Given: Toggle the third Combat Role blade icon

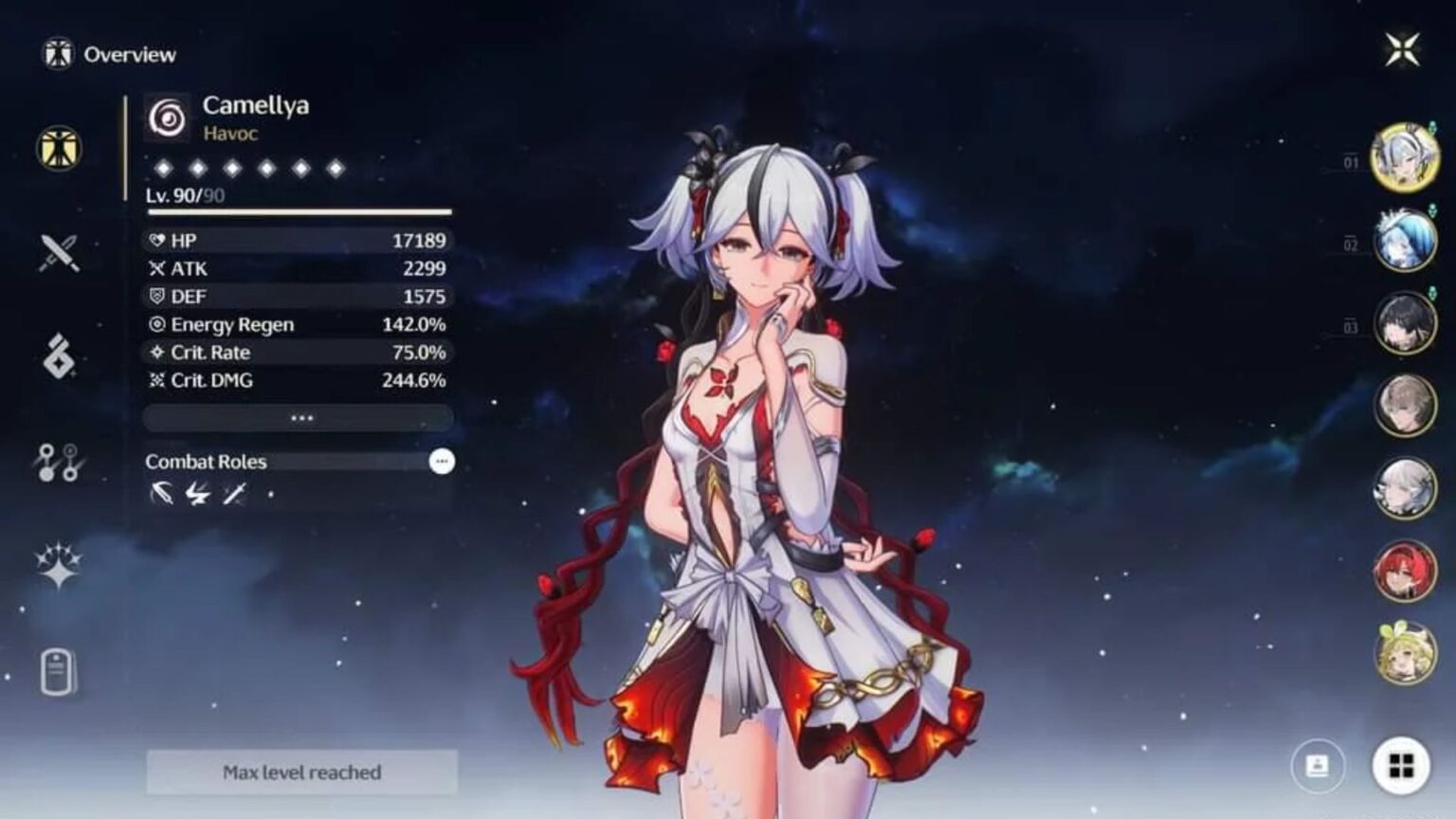Looking at the screenshot, I should click(x=236, y=492).
